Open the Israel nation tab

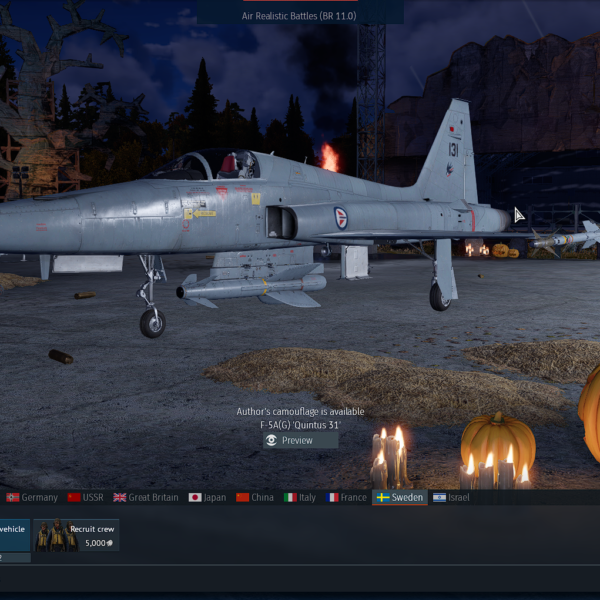coord(451,497)
